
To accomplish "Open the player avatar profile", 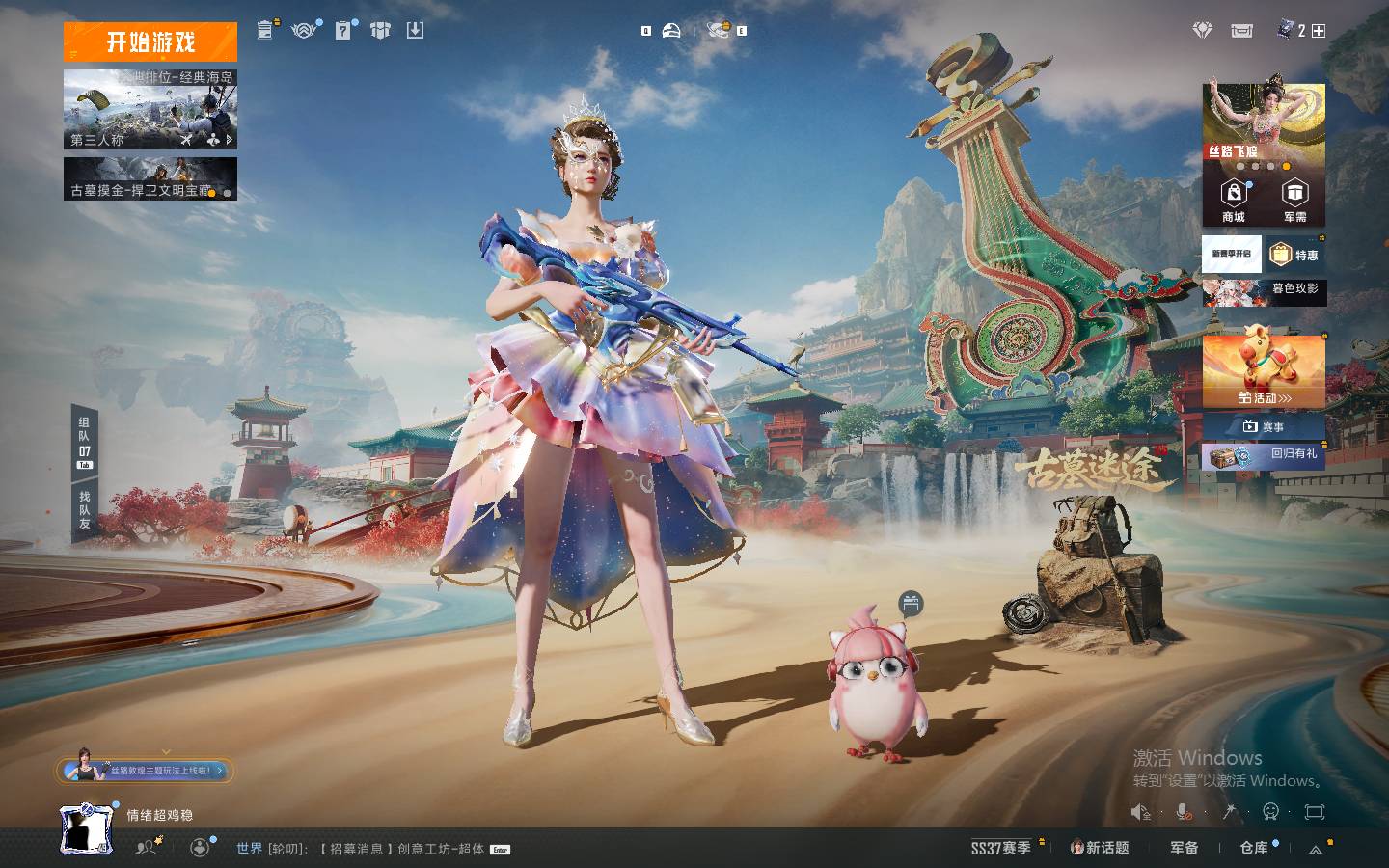I will (x=87, y=829).
